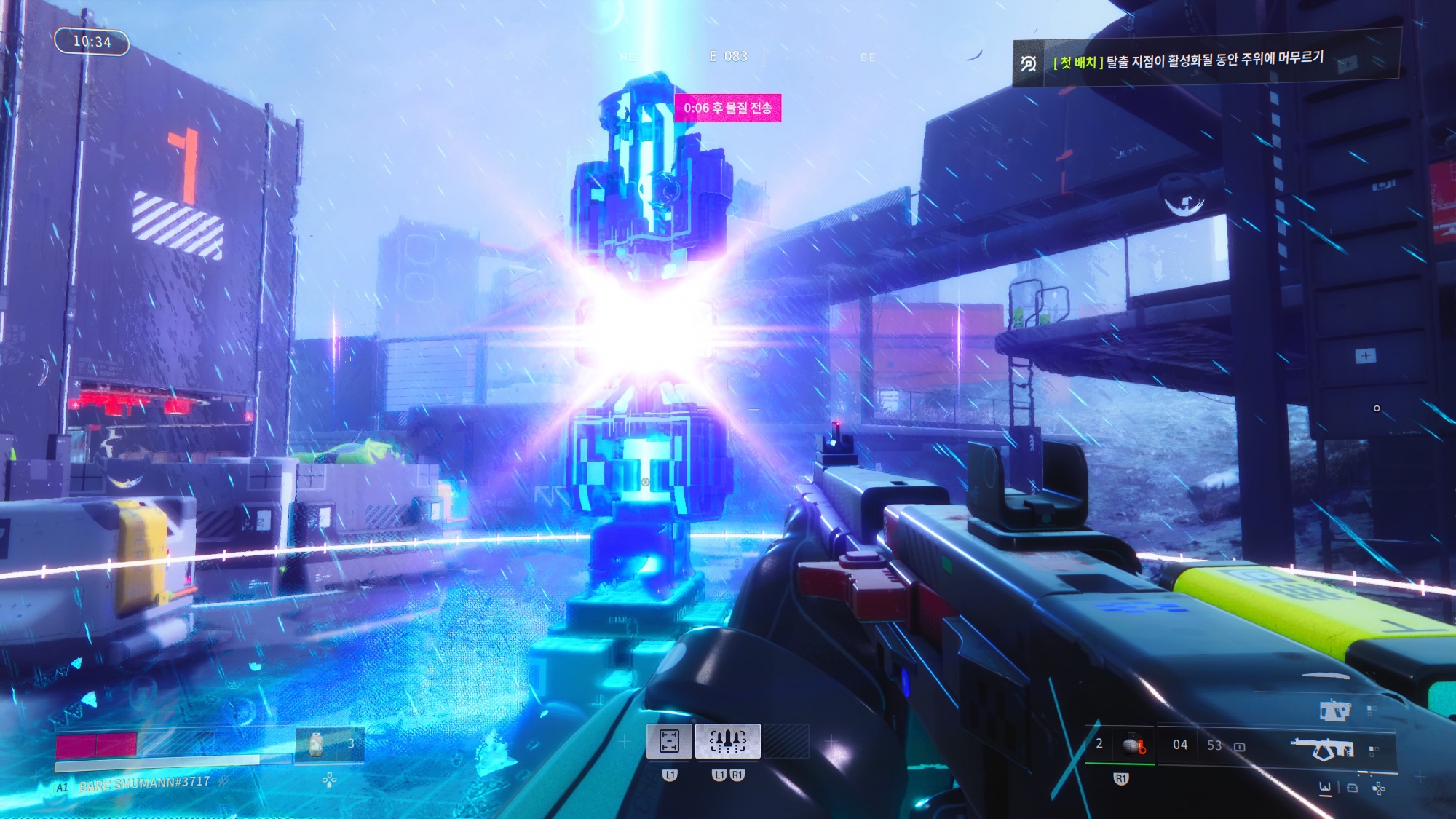Click the compass heading readout E 083
The image size is (1456, 819).
point(728,56)
